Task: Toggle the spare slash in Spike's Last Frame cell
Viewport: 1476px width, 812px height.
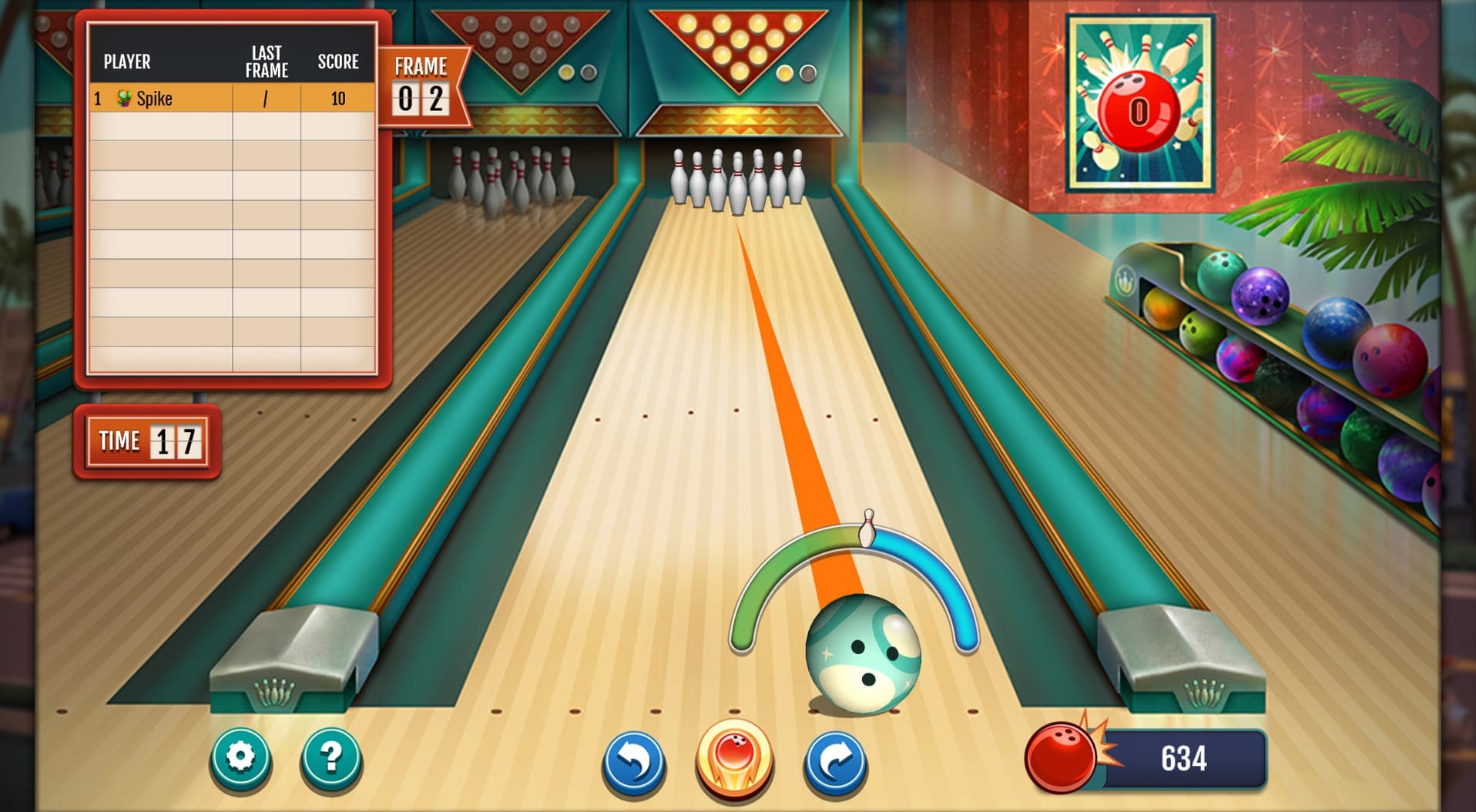Action: [264, 98]
